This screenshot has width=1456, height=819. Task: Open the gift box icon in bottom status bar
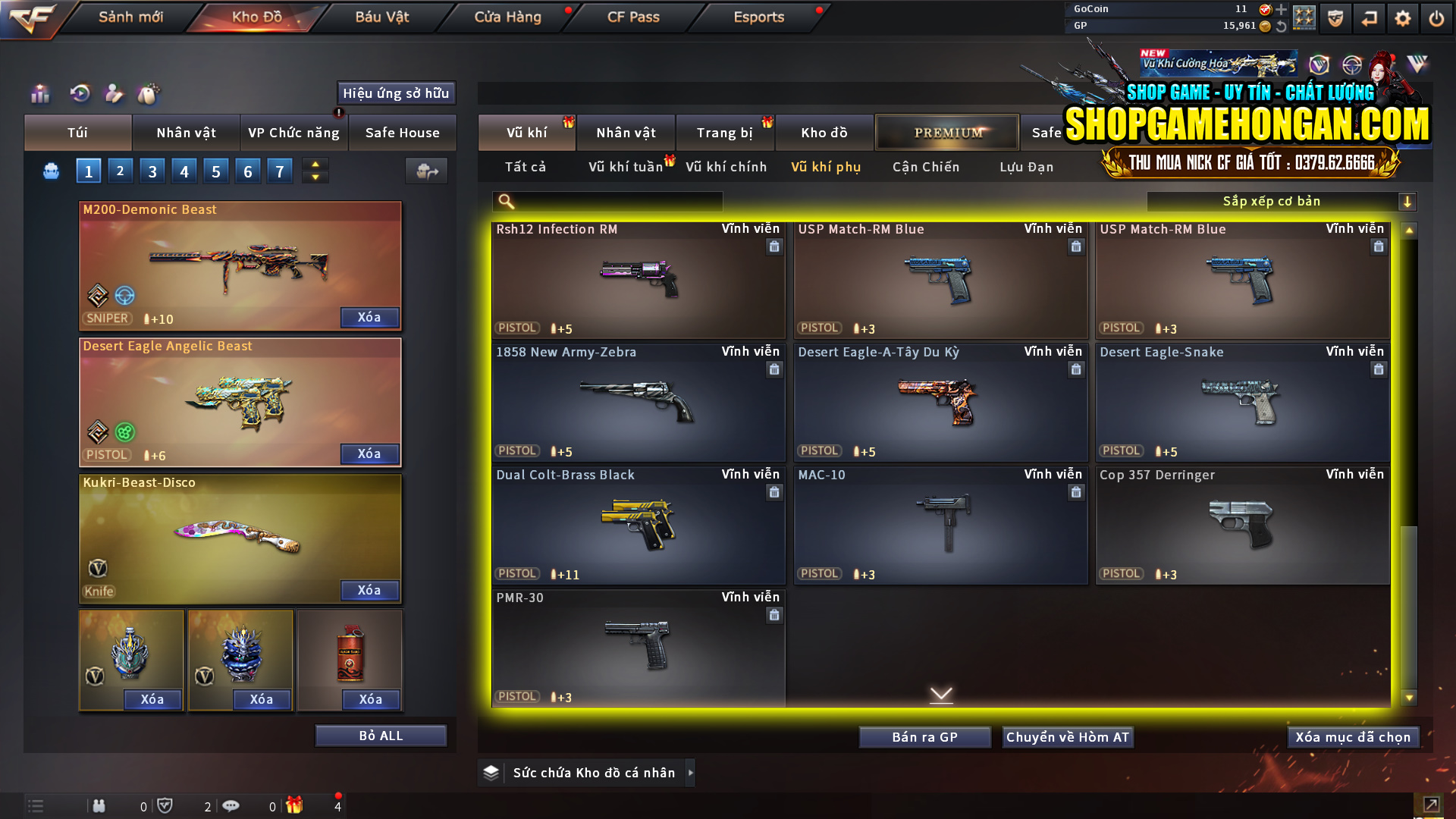[296, 805]
